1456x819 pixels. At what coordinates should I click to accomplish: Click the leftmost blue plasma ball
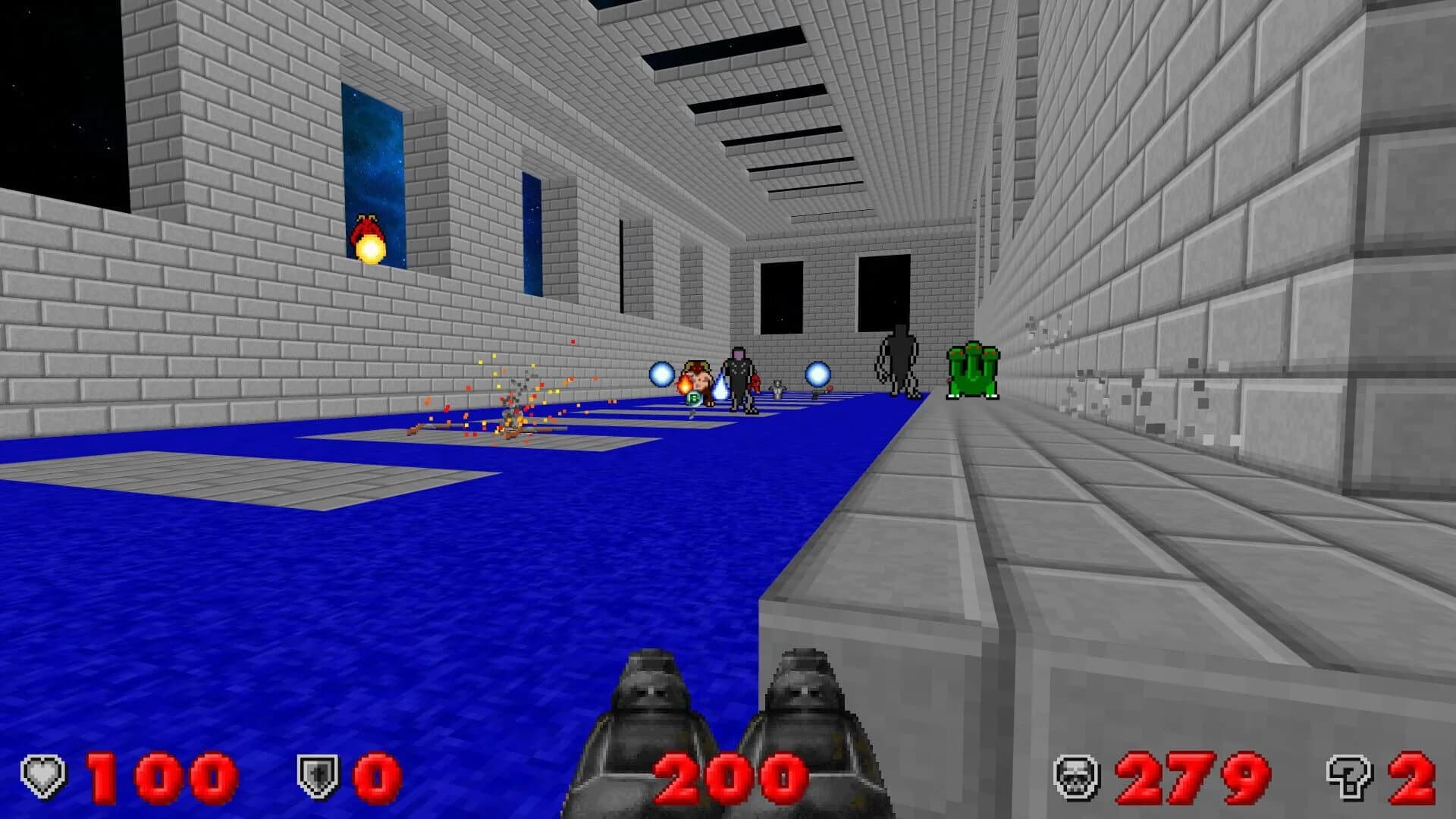(x=661, y=373)
